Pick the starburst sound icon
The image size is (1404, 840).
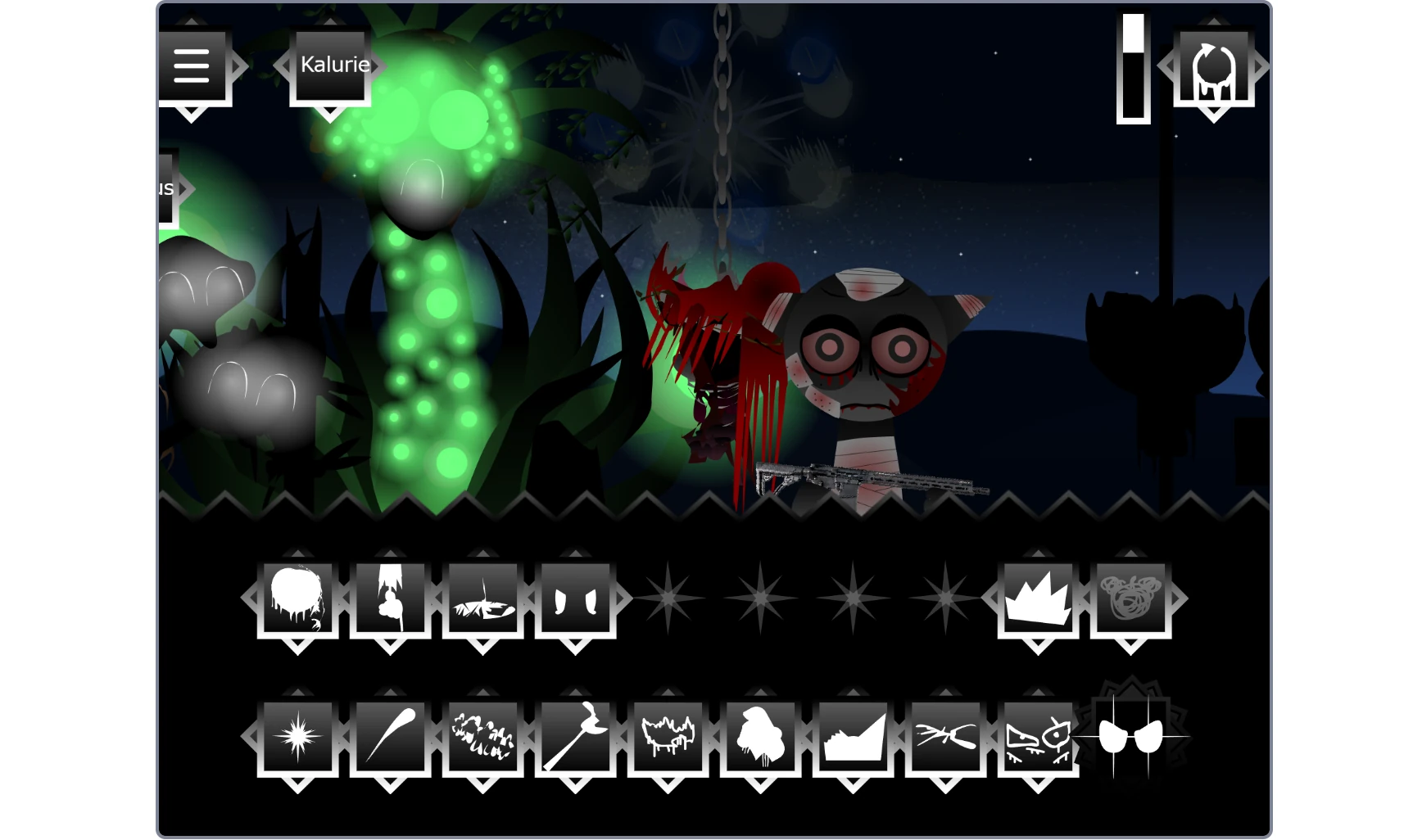point(297,737)
